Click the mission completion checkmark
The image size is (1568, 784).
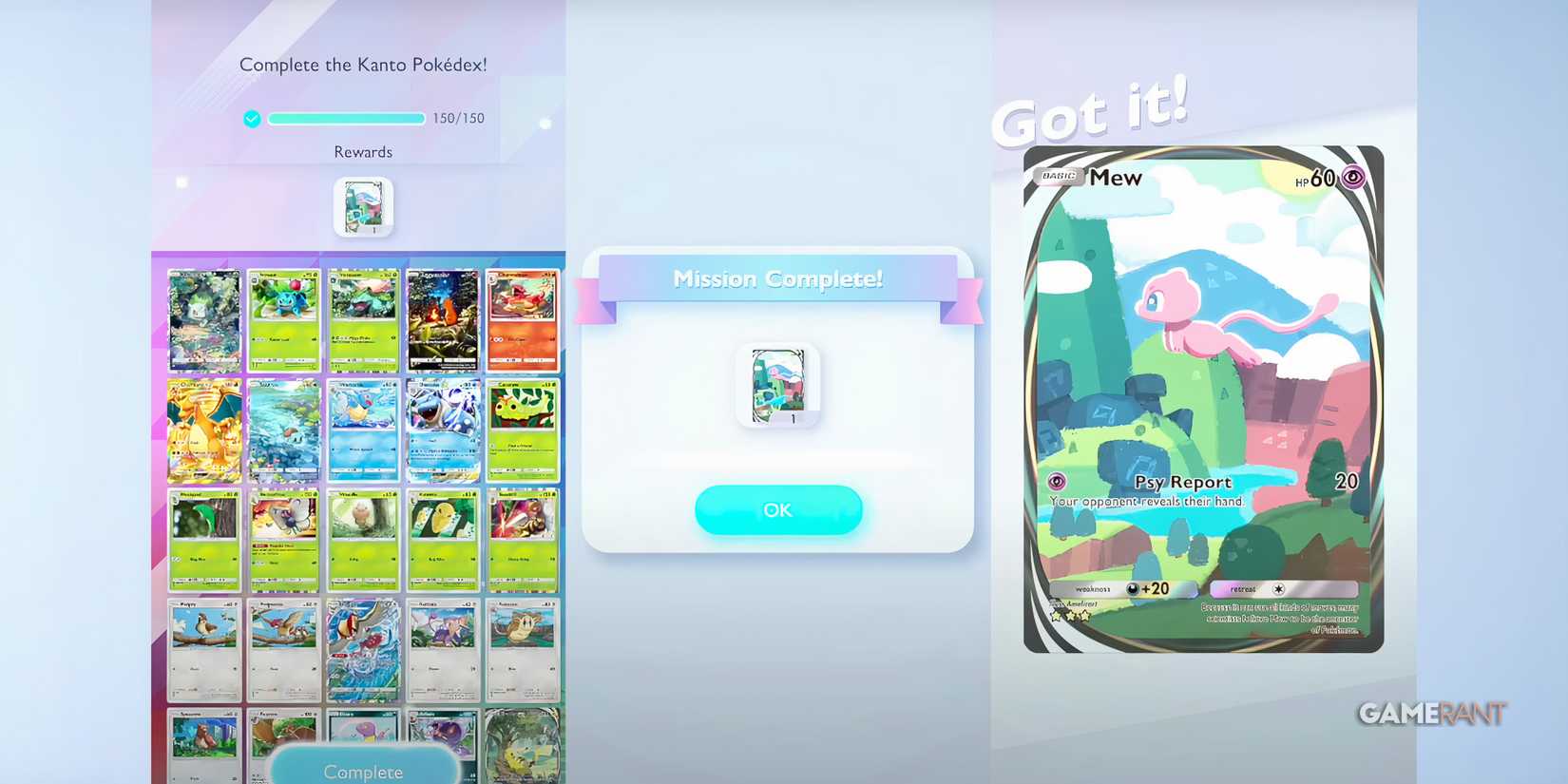pos(251,118)
